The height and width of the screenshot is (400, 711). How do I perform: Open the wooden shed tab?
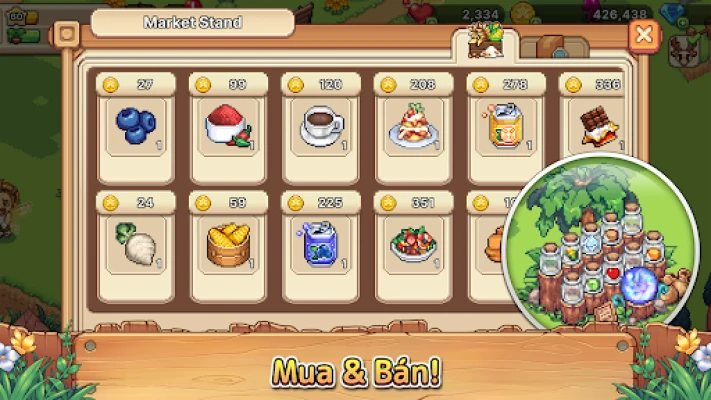[547, 47]
